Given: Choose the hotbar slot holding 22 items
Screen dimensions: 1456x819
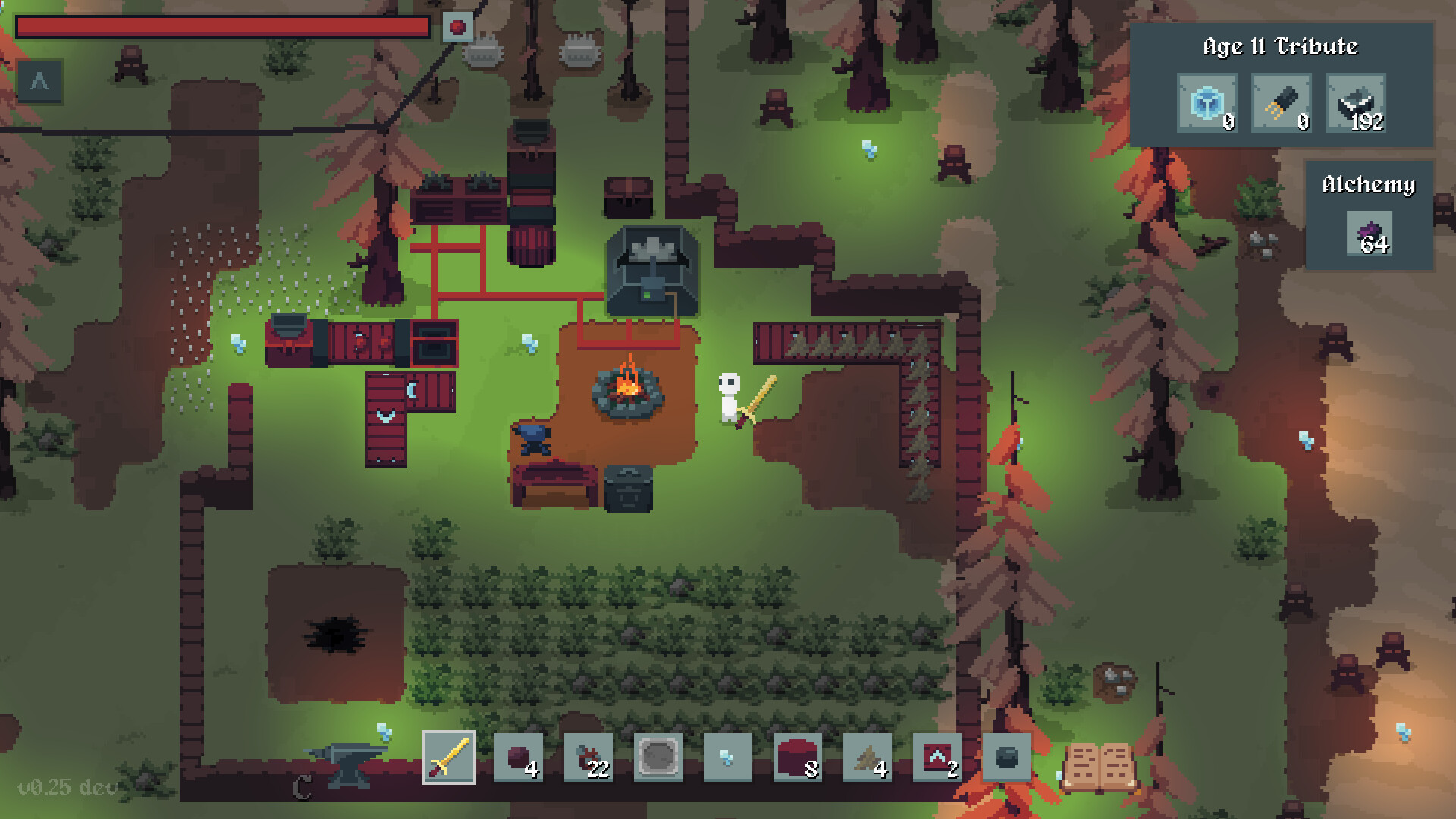Looking at the screenshot, I should [588, 757].
